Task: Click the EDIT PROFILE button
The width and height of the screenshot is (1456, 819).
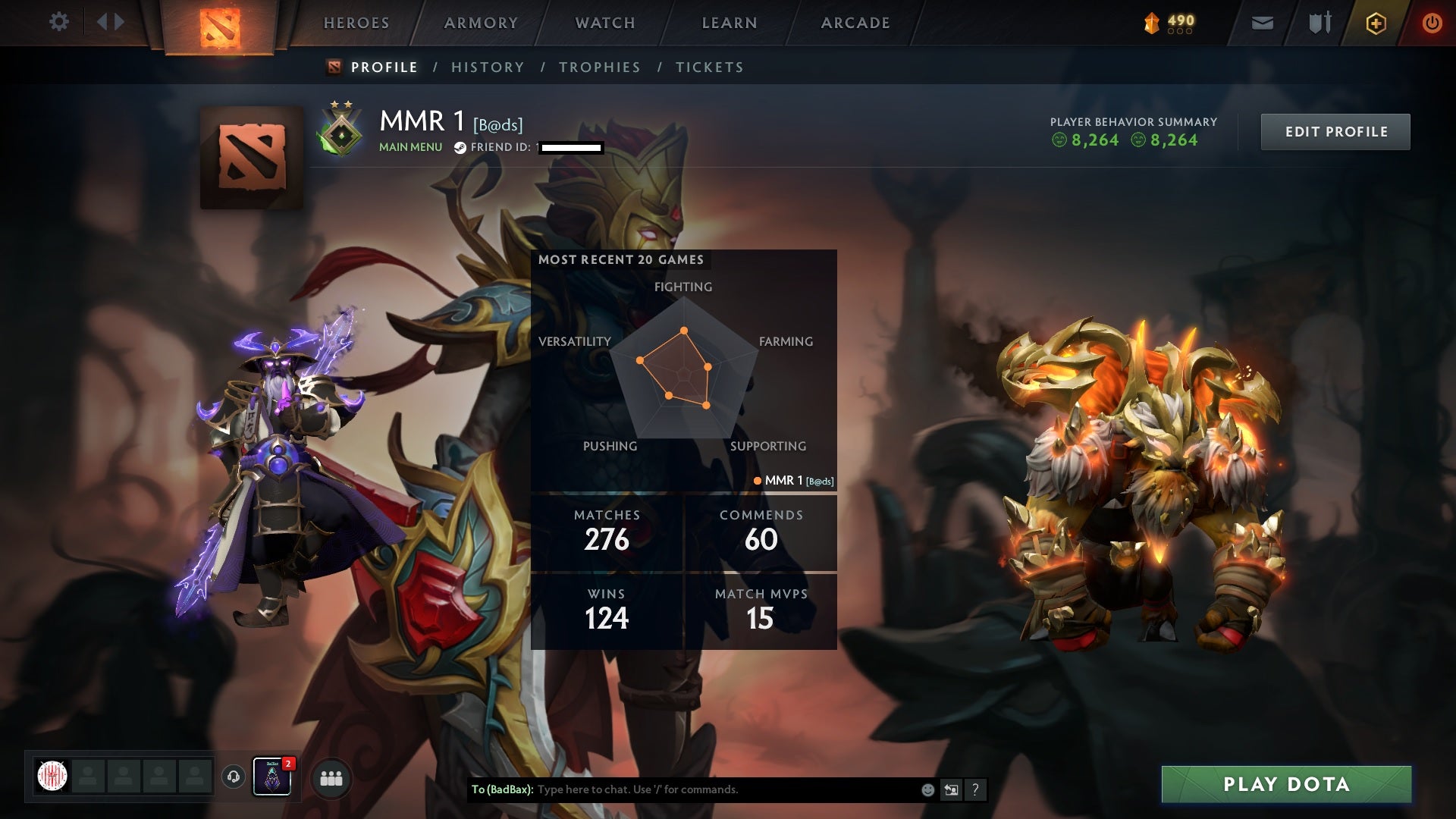Action: click(1335, 131)
